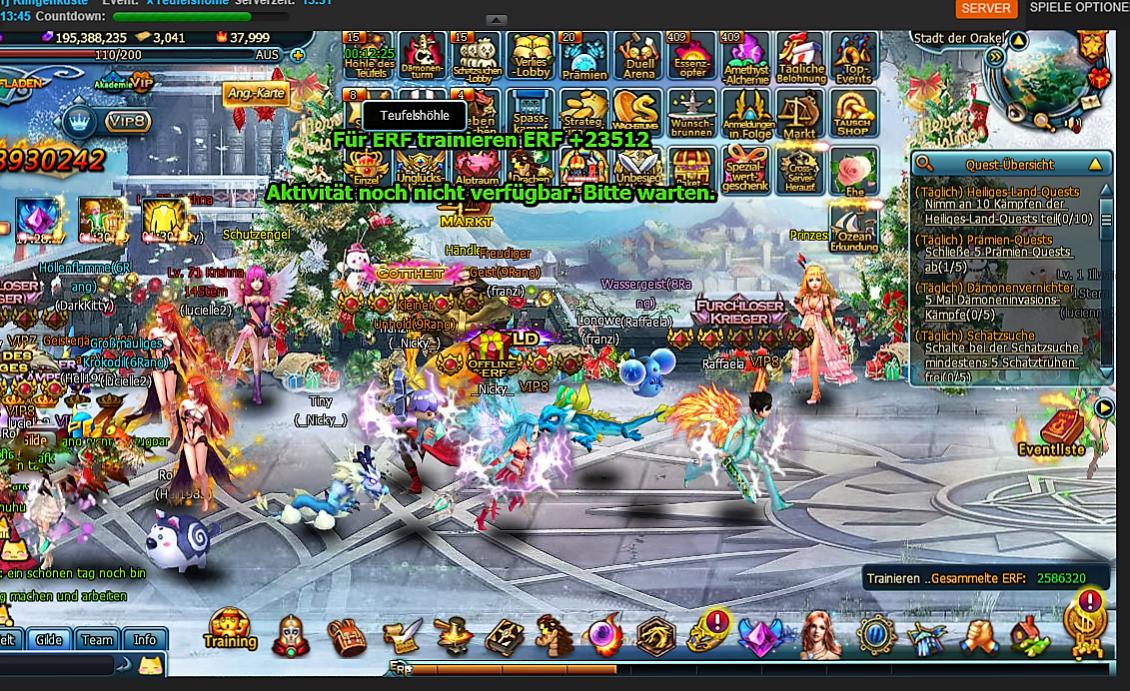Visit the Tausch Shop
The width and height of the screenshot is (1130, 691).
[x=852, y=113]
